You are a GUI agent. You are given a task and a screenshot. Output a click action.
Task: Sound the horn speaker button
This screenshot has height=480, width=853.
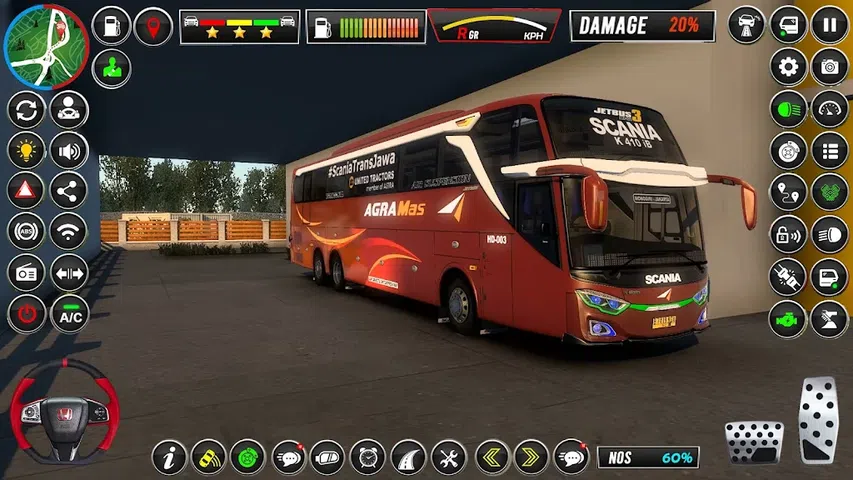pos(69,151)
